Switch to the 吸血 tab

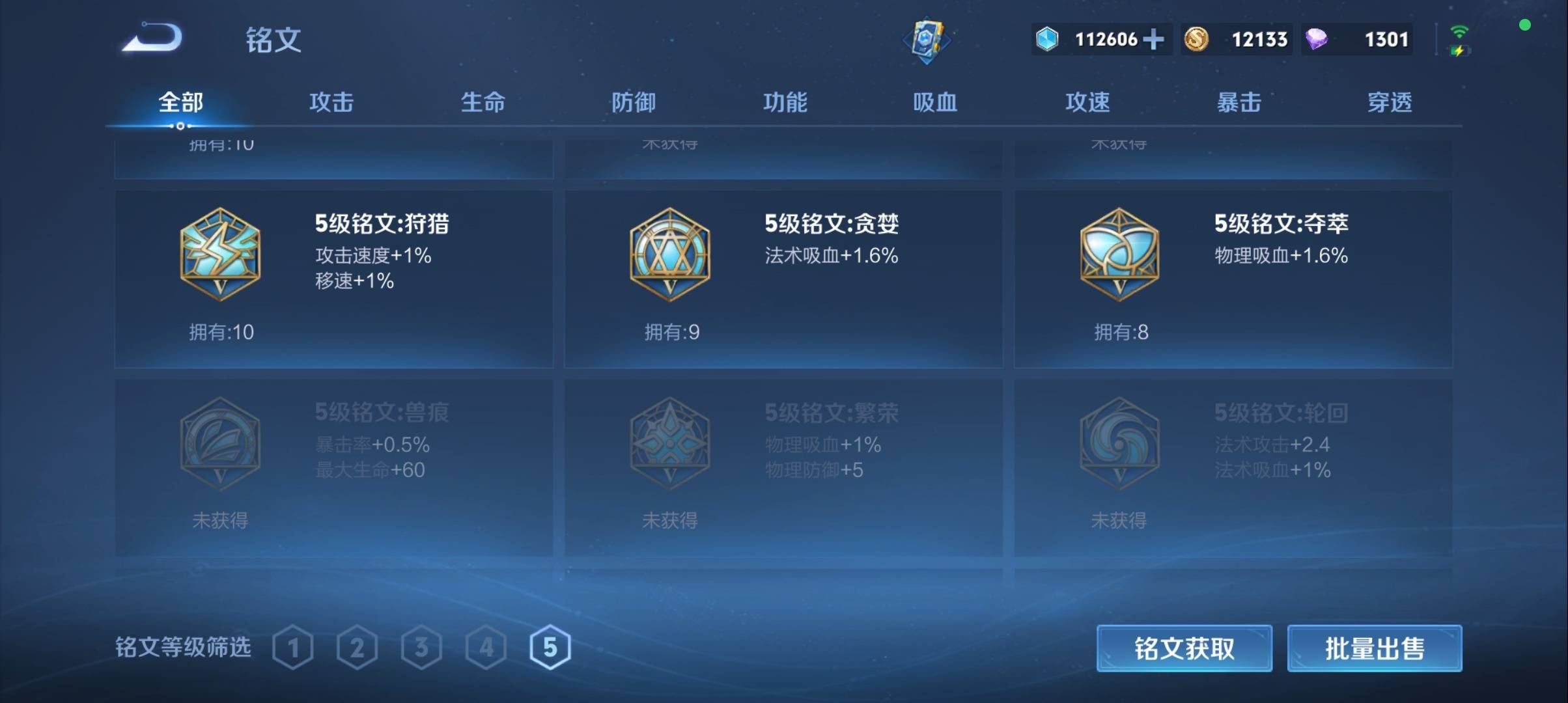point(935,102)
